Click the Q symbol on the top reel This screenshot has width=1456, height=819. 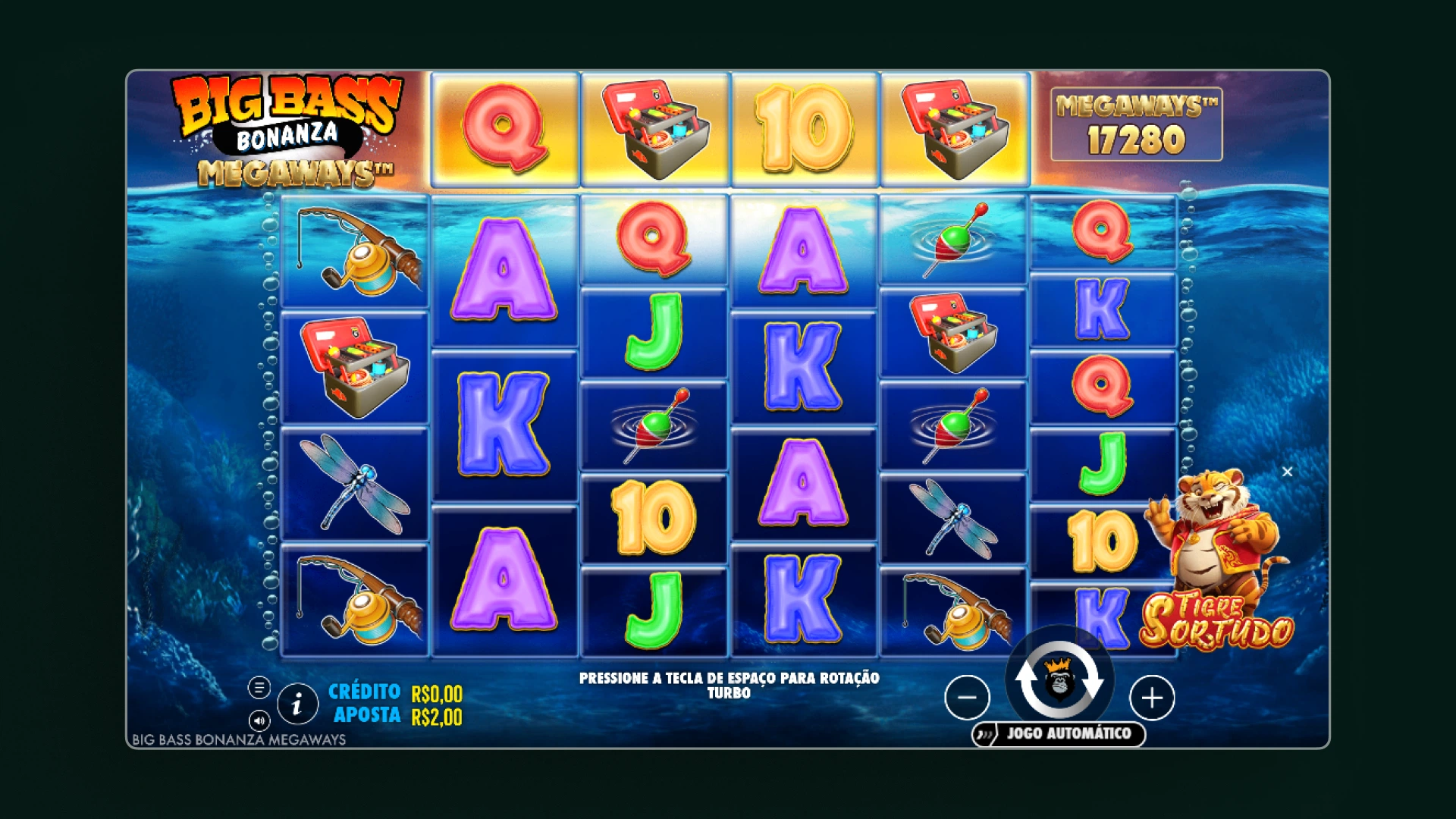coord(503,127)
